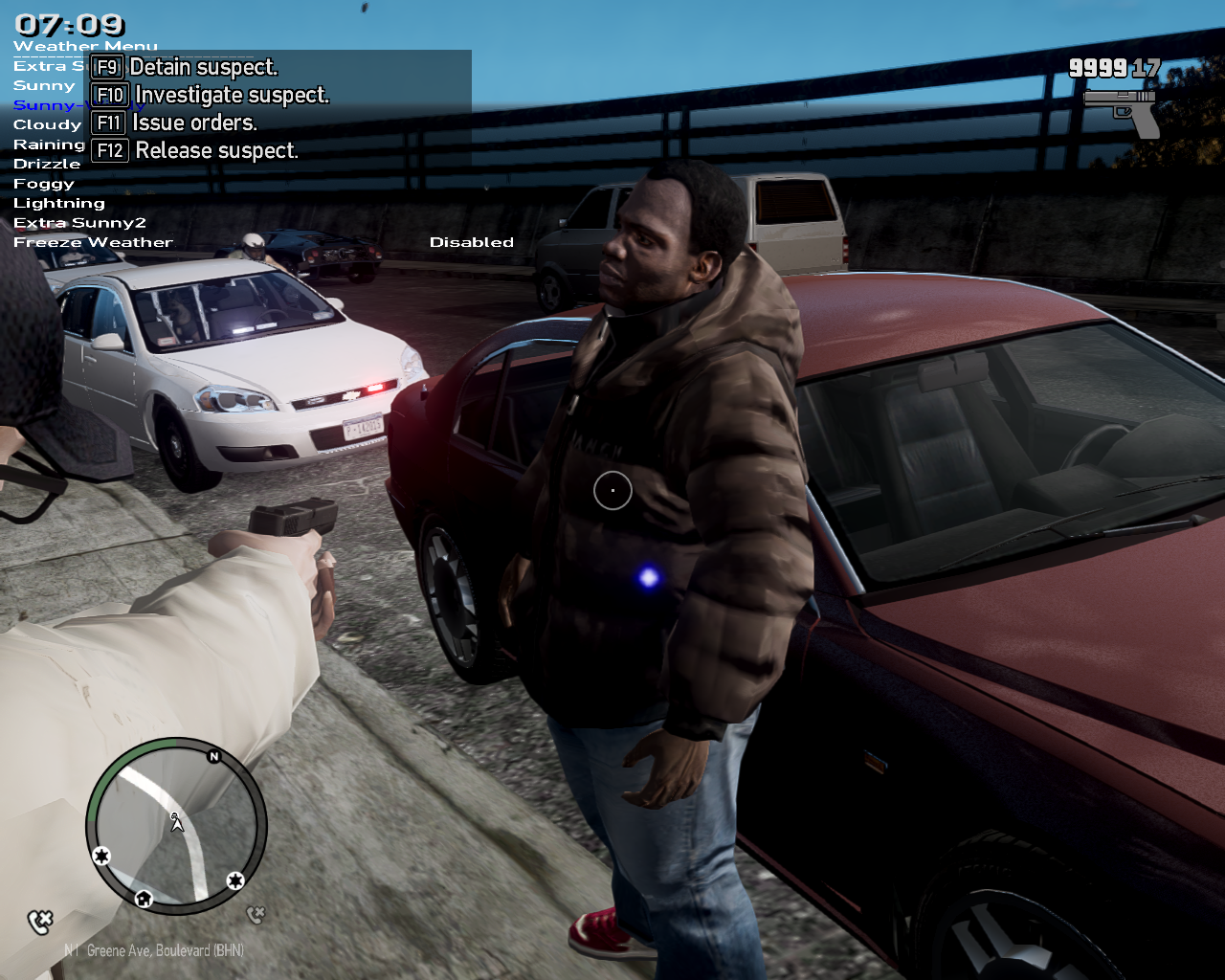Choose Cloudy in the Weather Menu
Screen dimensions: 1225x980
(x=47, y=125)
